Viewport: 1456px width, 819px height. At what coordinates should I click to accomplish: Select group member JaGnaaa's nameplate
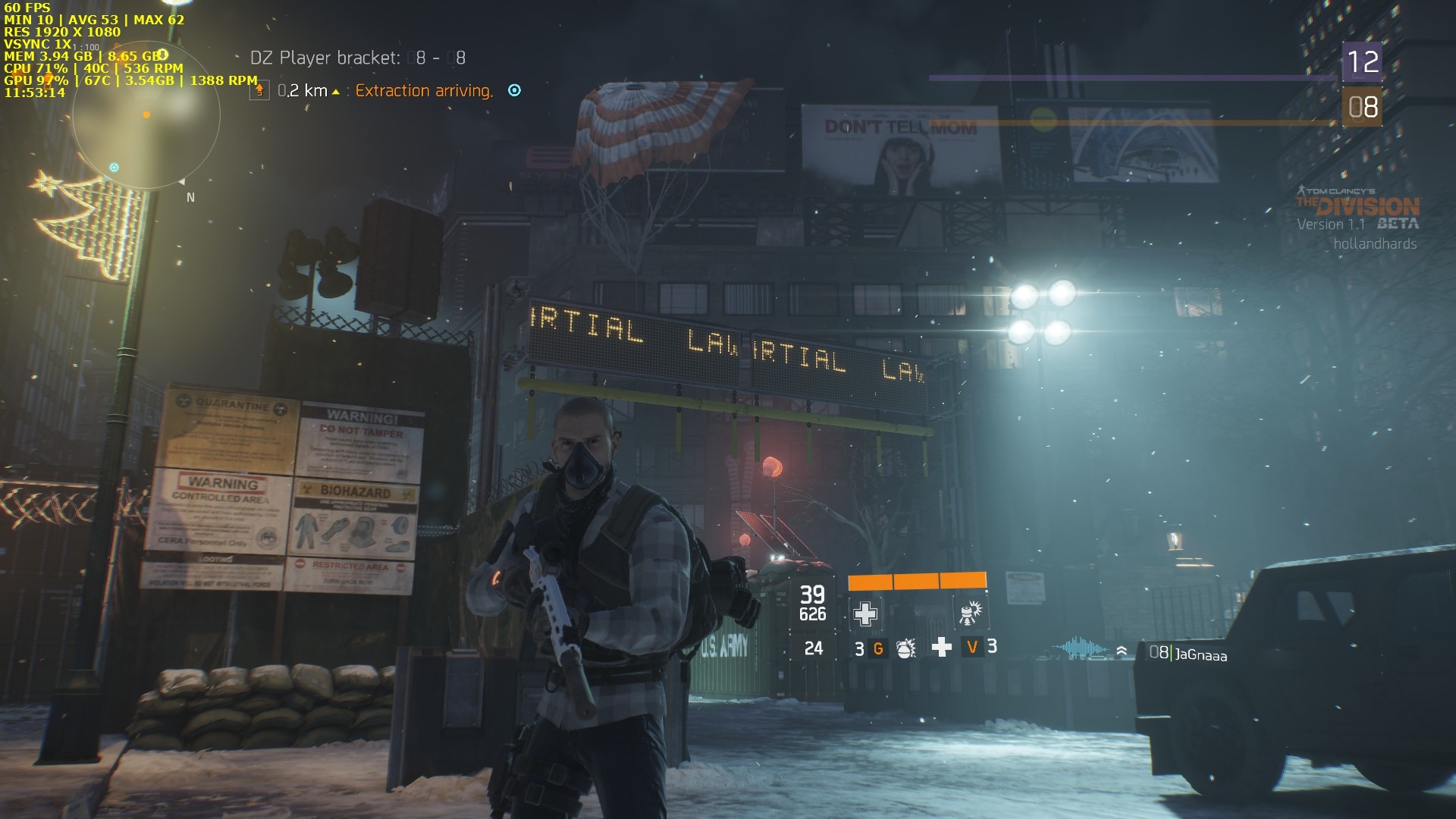click(x=1200, y=654)
